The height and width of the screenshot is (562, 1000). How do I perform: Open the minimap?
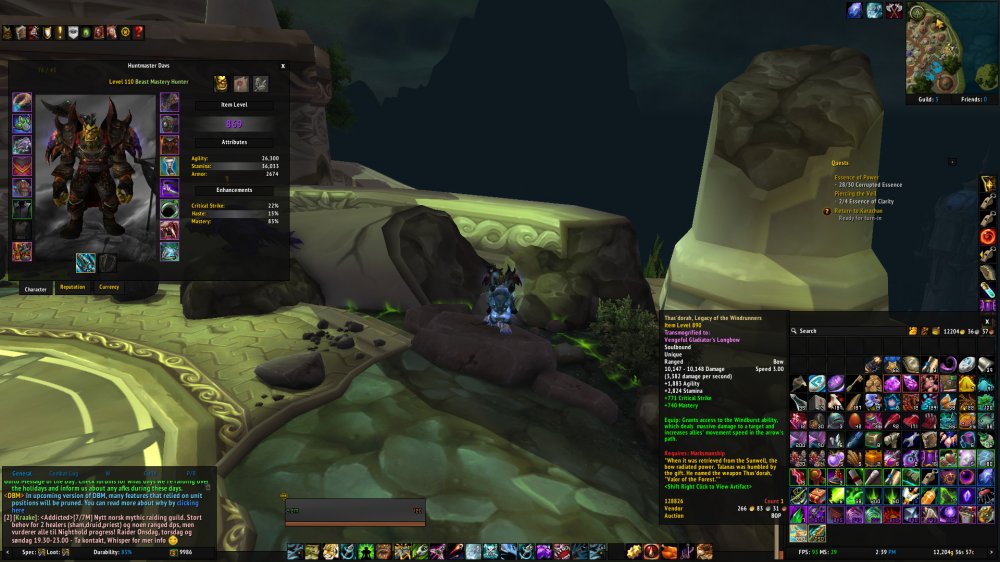pyautogui.click(x=950, y=48)
